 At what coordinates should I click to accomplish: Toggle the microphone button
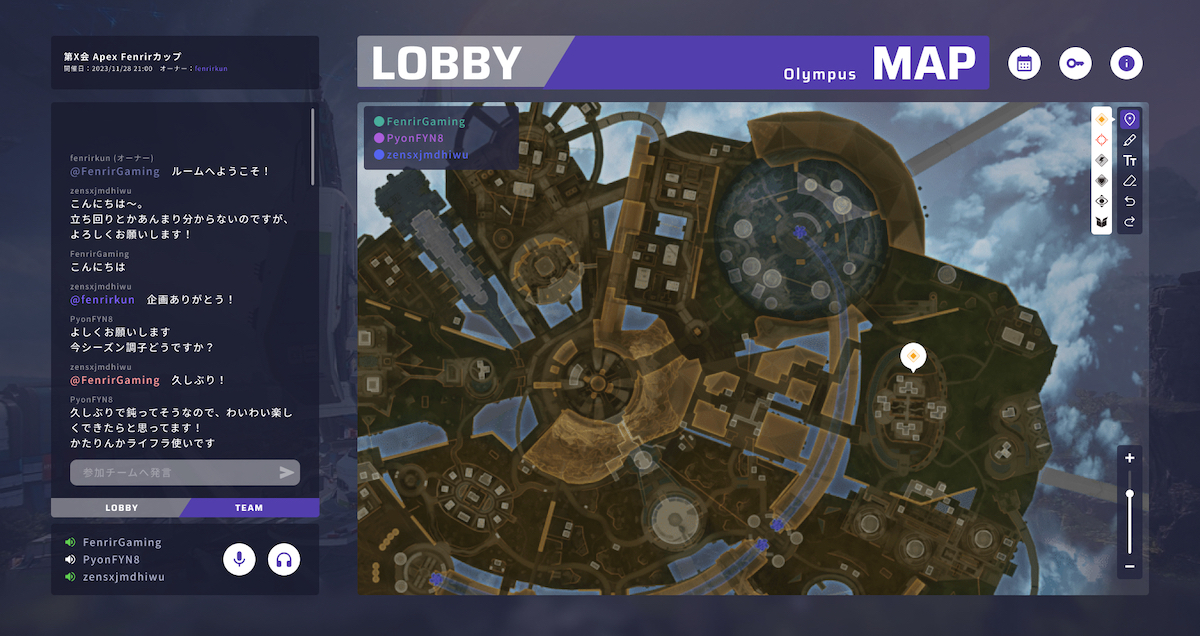point(239,560)
